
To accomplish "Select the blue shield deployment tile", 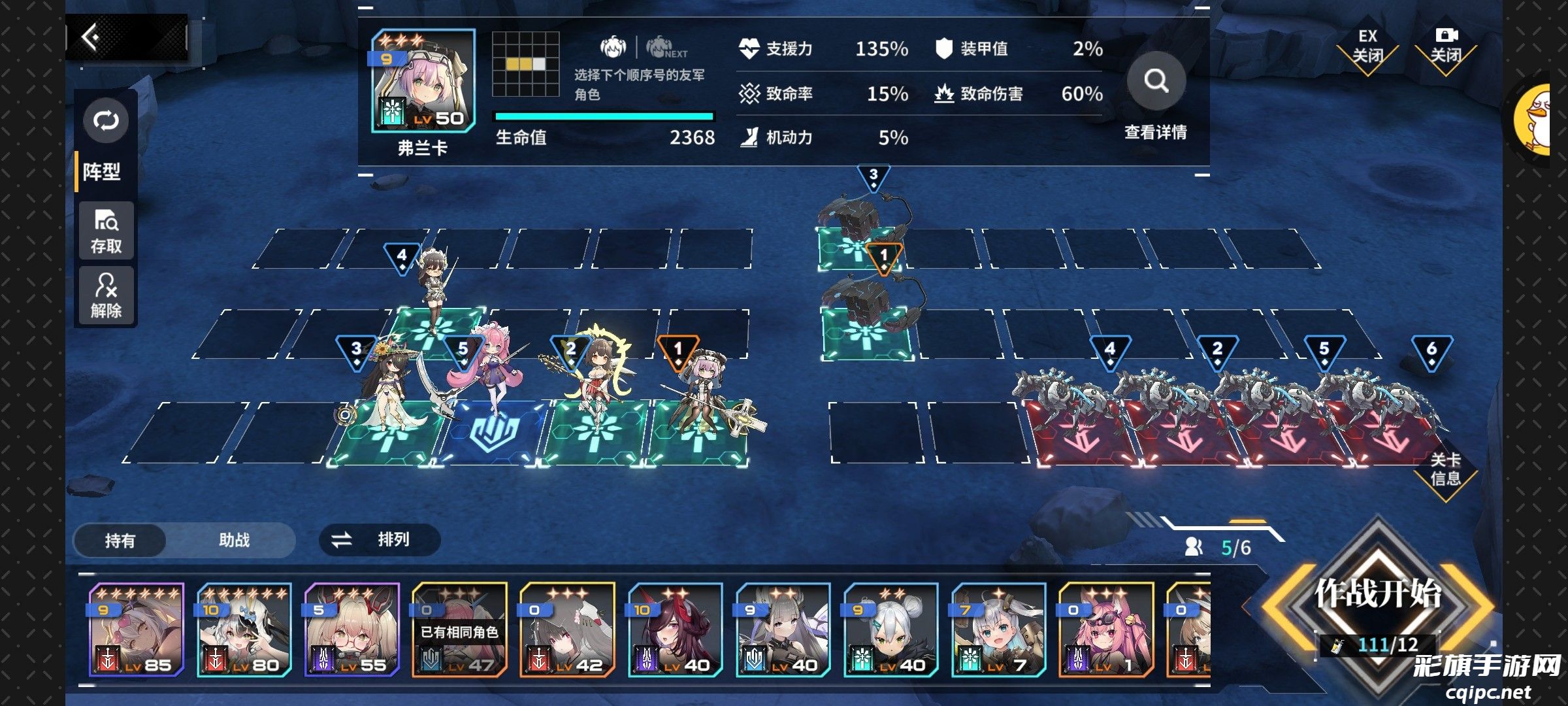I will 495,433.
